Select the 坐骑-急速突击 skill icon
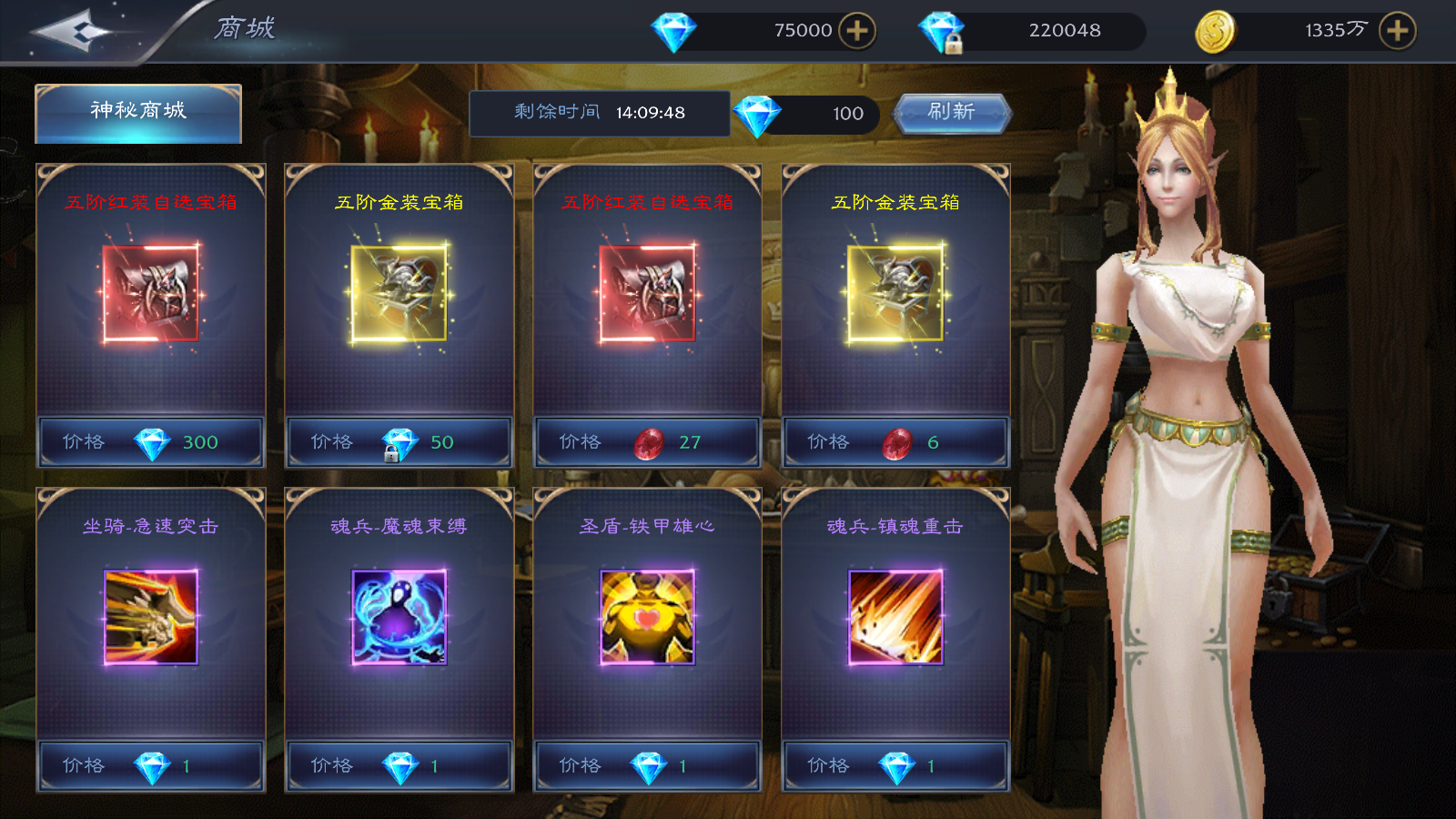This screenshot has height=819, width=1456. 151,617
